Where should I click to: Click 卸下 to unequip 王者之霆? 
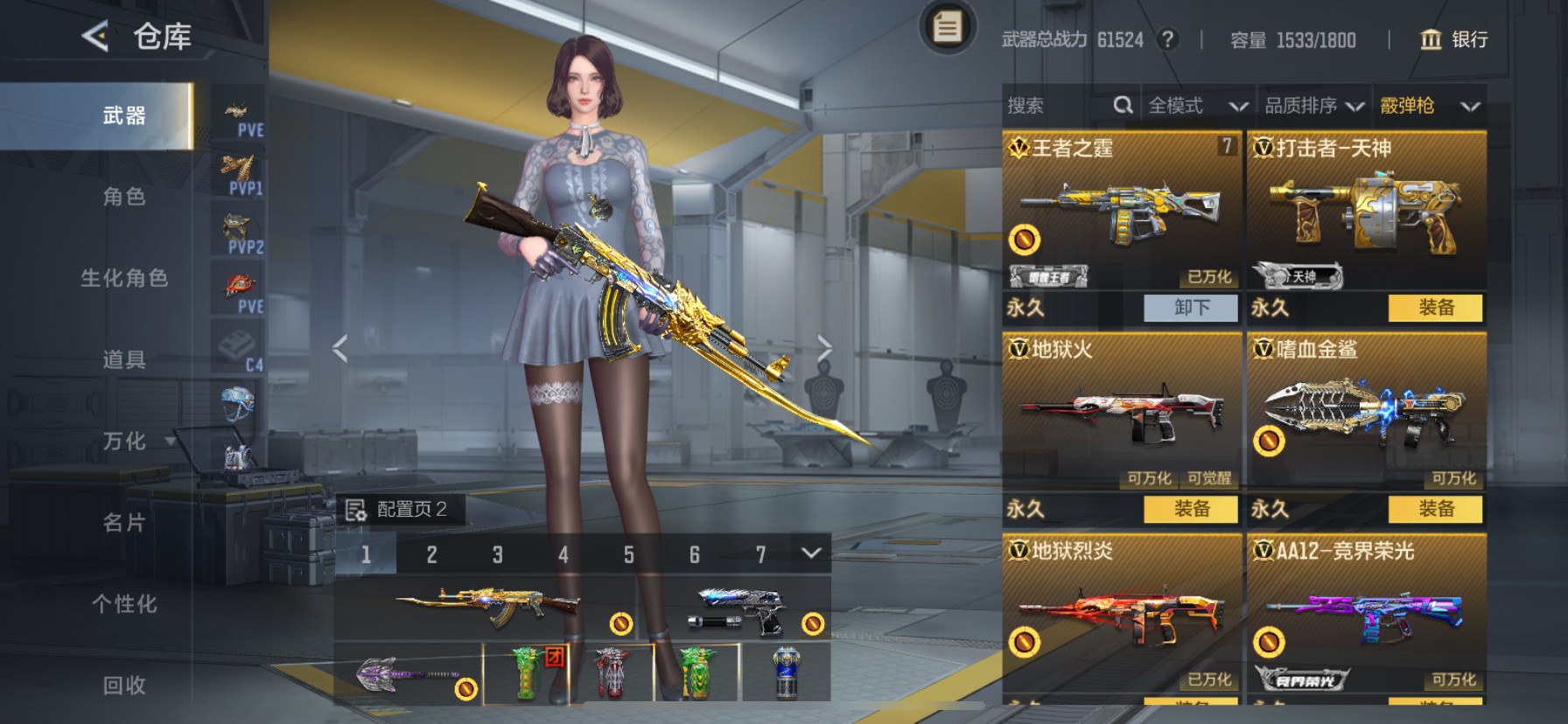pyautogui.click(x=1192, y=308)
